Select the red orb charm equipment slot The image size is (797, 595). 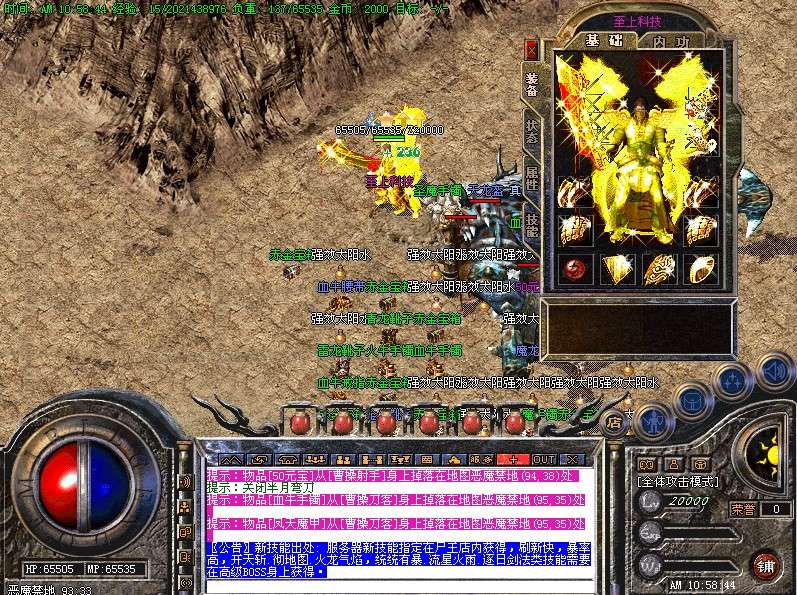(x=574, y=268)
